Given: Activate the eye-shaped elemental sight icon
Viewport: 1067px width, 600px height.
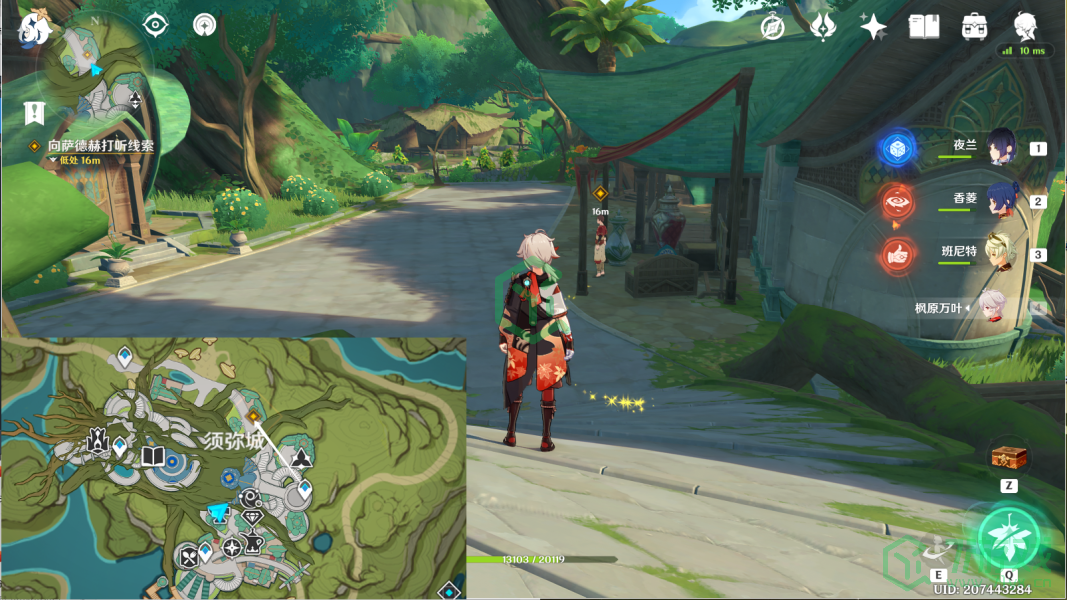Looking at the screenshot, I should point(155,25).
